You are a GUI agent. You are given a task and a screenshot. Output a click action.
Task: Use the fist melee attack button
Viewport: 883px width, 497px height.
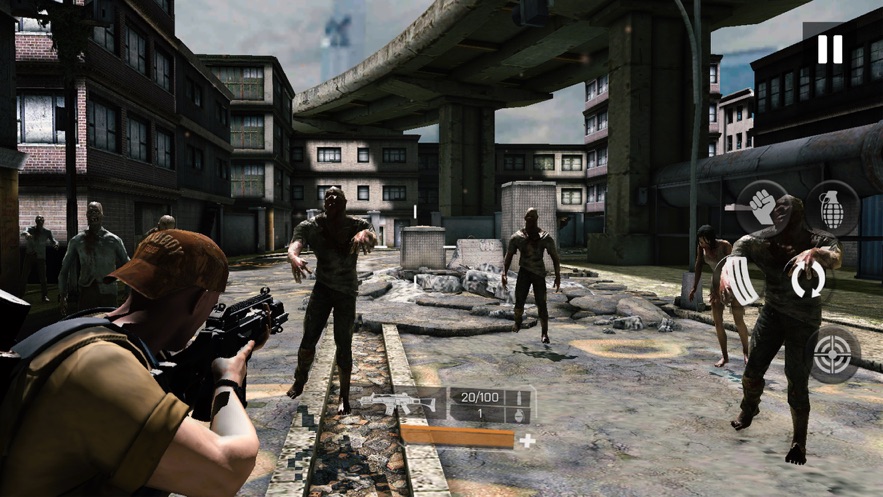tap(762, 207)
